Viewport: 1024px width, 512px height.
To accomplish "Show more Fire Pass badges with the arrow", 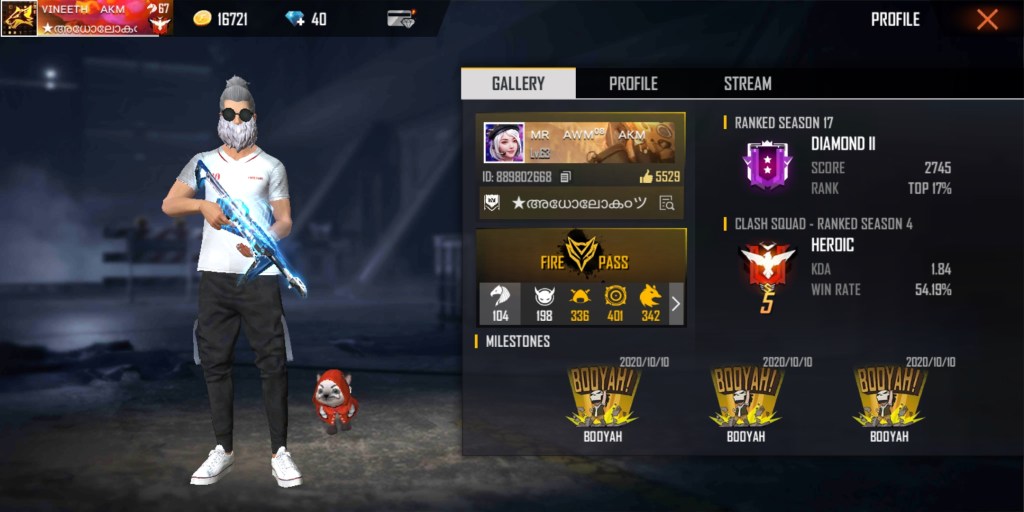I will 675,304.
